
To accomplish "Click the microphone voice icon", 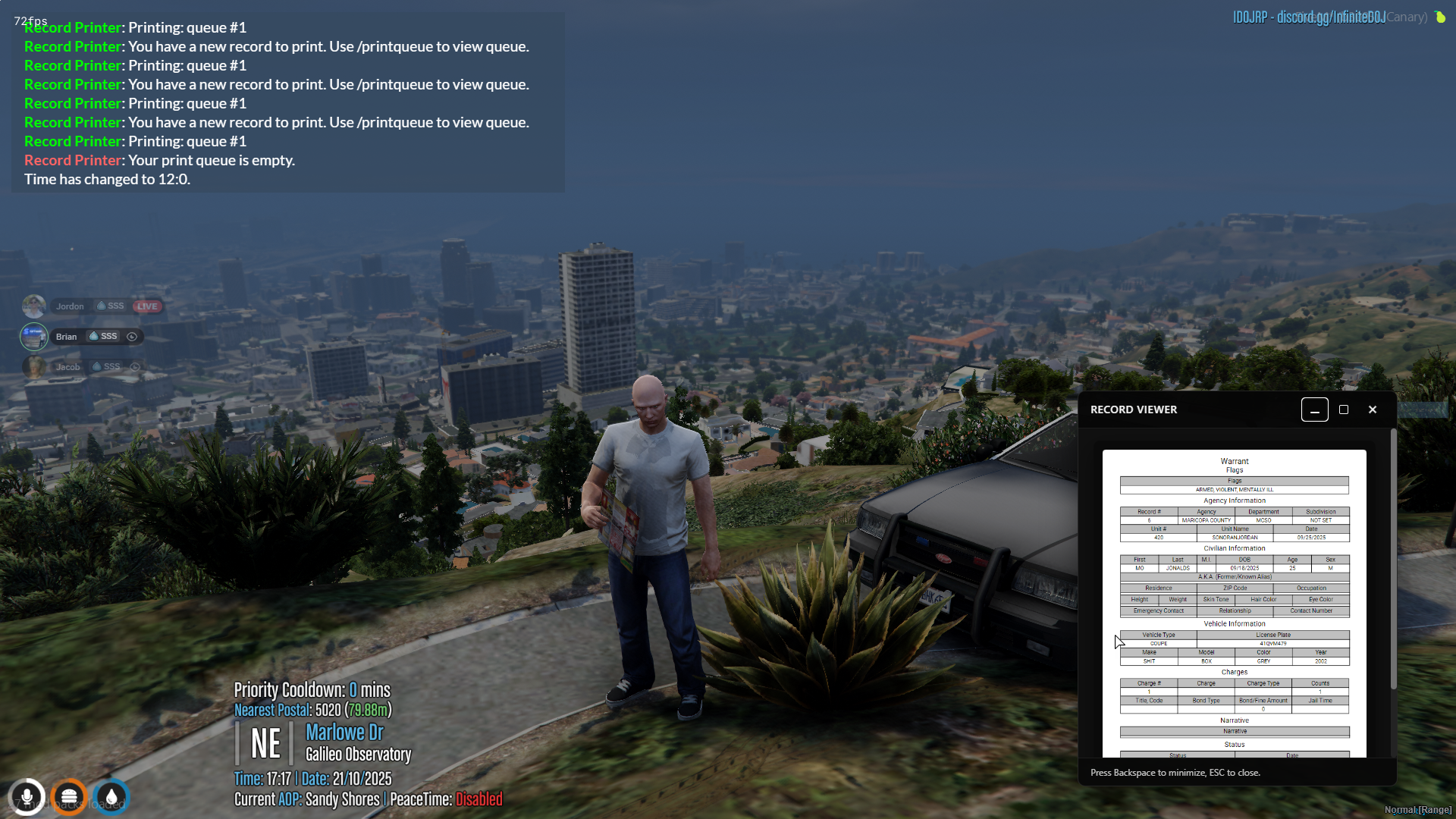I will [x=27, y=797].
